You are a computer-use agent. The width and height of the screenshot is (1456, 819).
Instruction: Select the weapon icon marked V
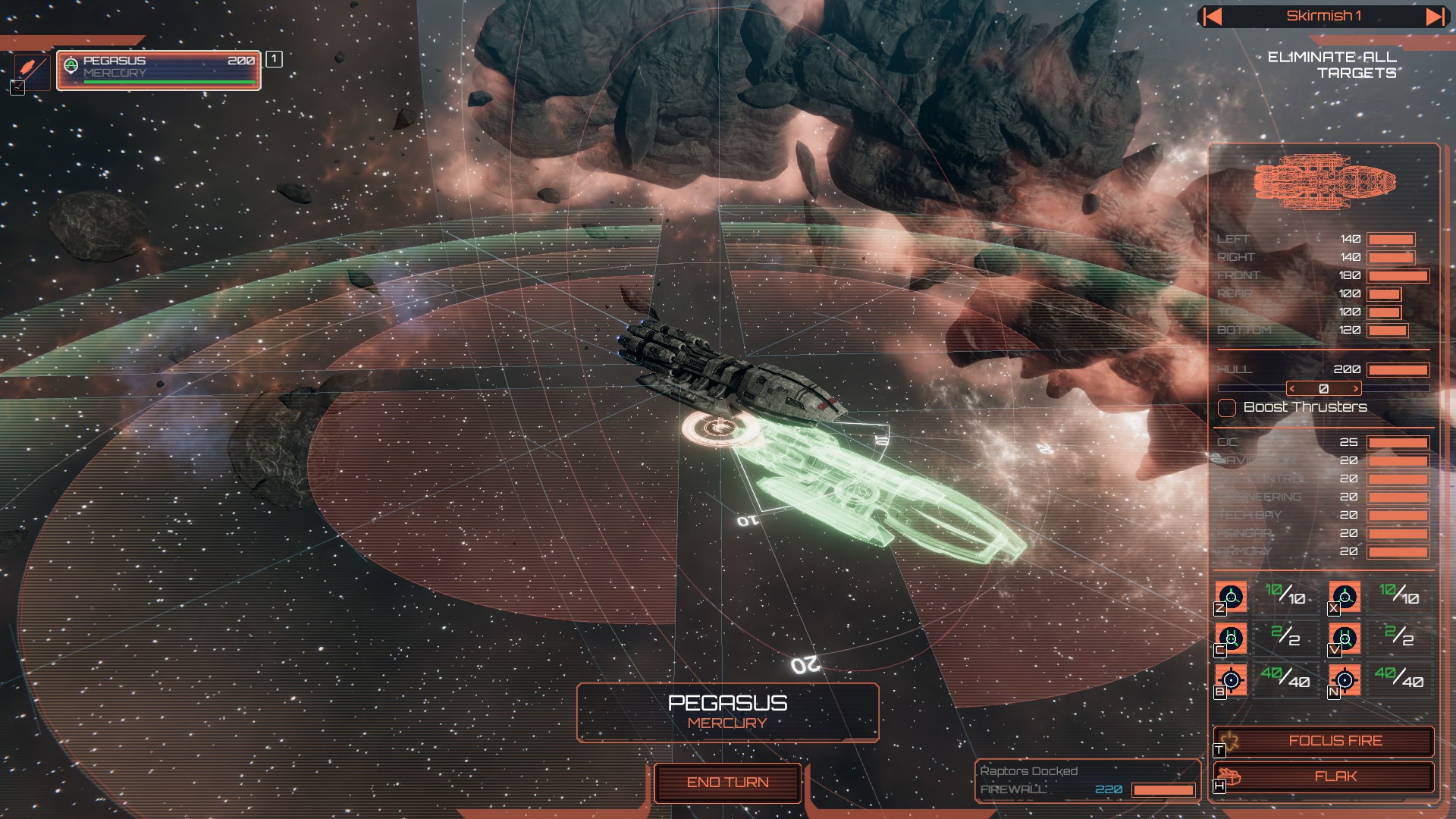click(1345, 639)
